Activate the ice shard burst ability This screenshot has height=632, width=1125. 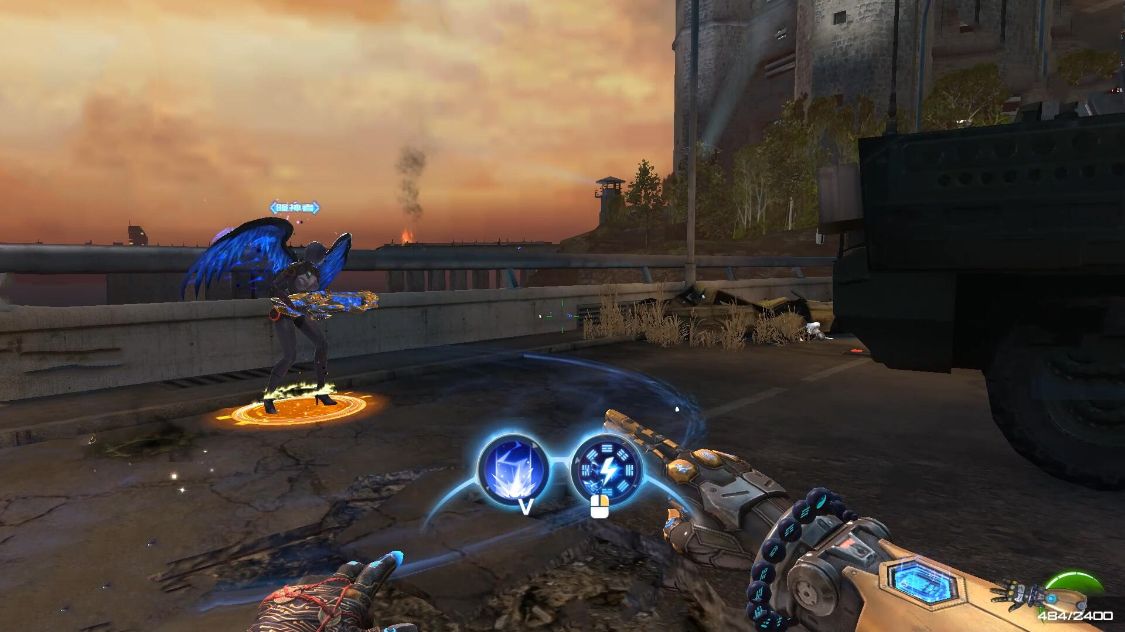pyautogui.click(x=513, y=468)
